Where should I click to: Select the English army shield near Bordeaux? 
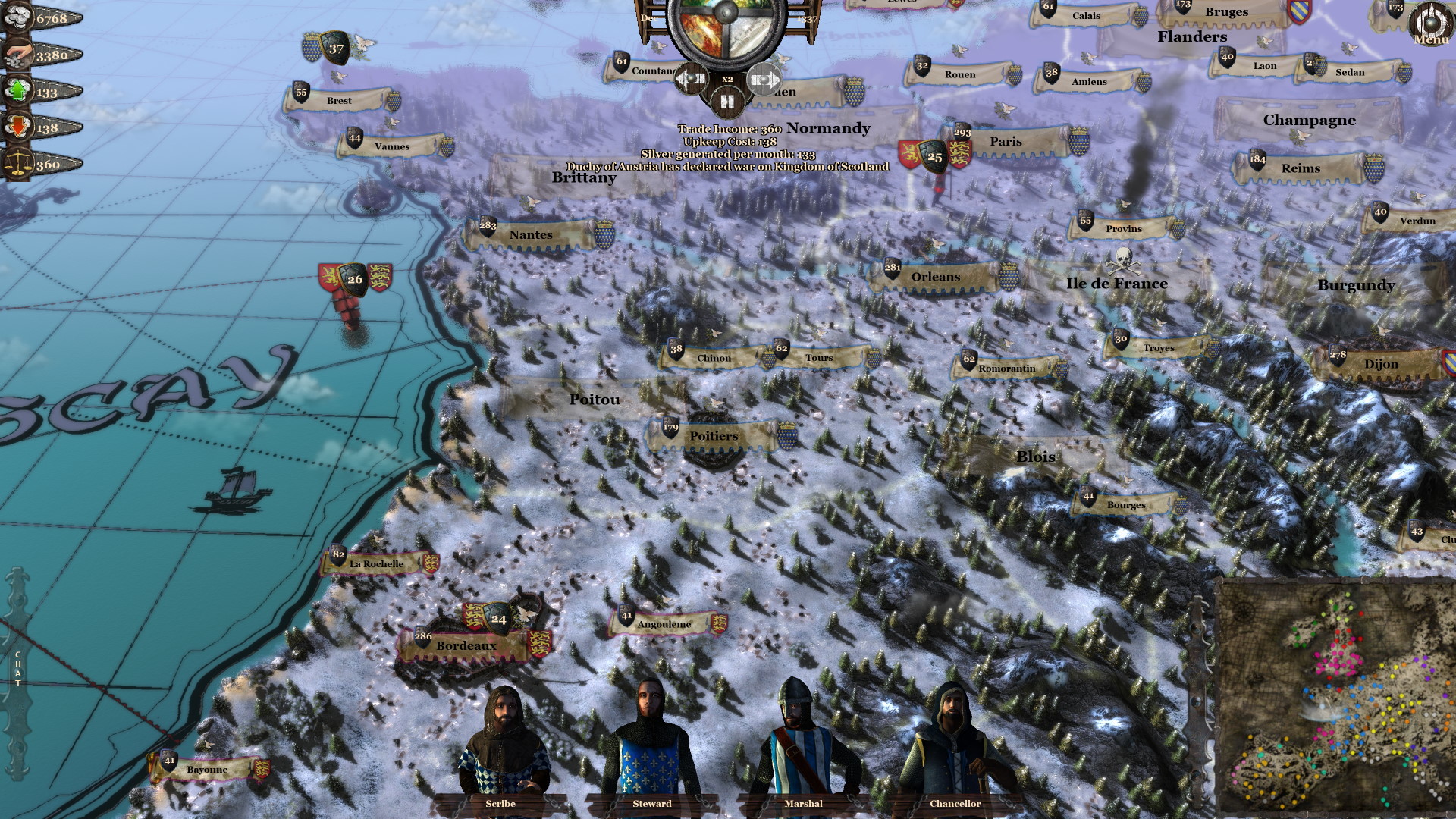click(x=497, y=620)
